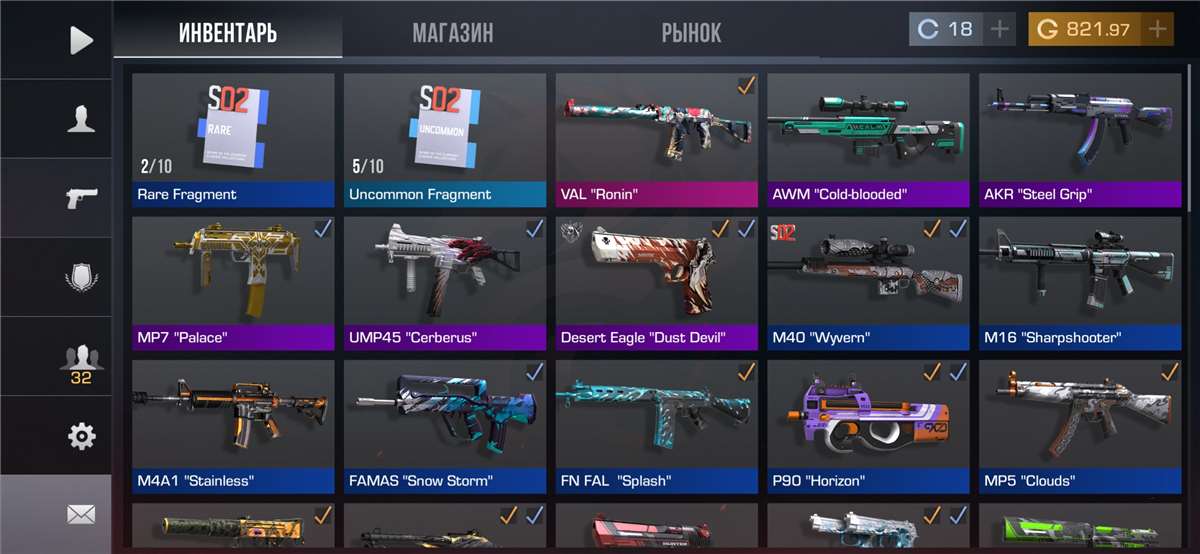Open the pistol weapons sidebar icon
This screenshot has width=1200, height=554.
(x=81, y=198)
